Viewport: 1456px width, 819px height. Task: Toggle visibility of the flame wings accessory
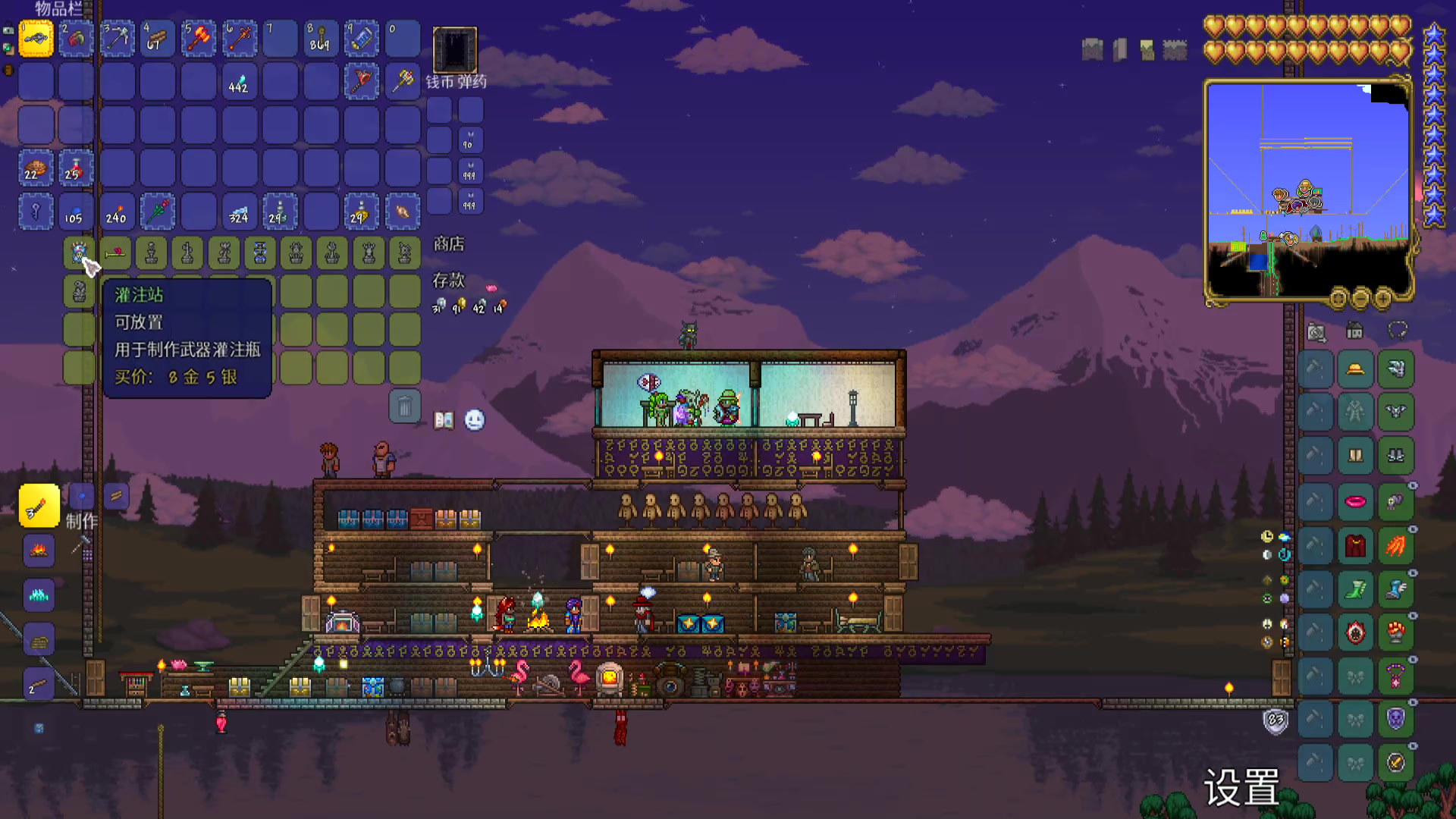[1413, 529]
